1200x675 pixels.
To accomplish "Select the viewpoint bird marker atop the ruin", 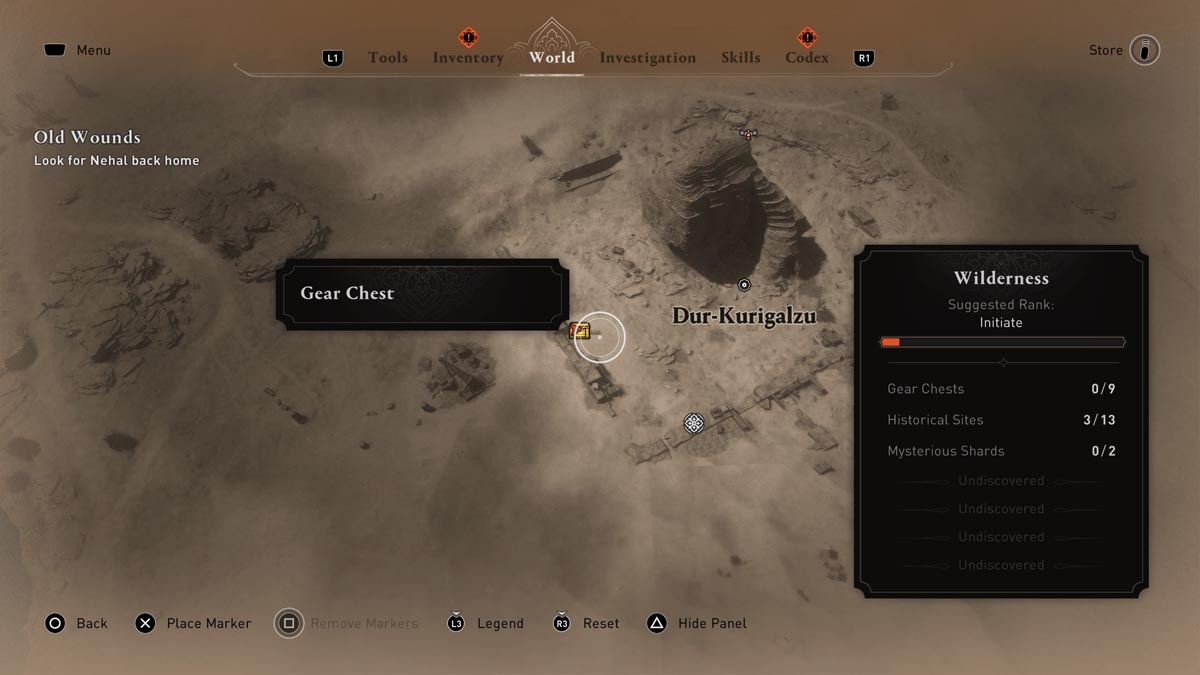I will (747, 132).
